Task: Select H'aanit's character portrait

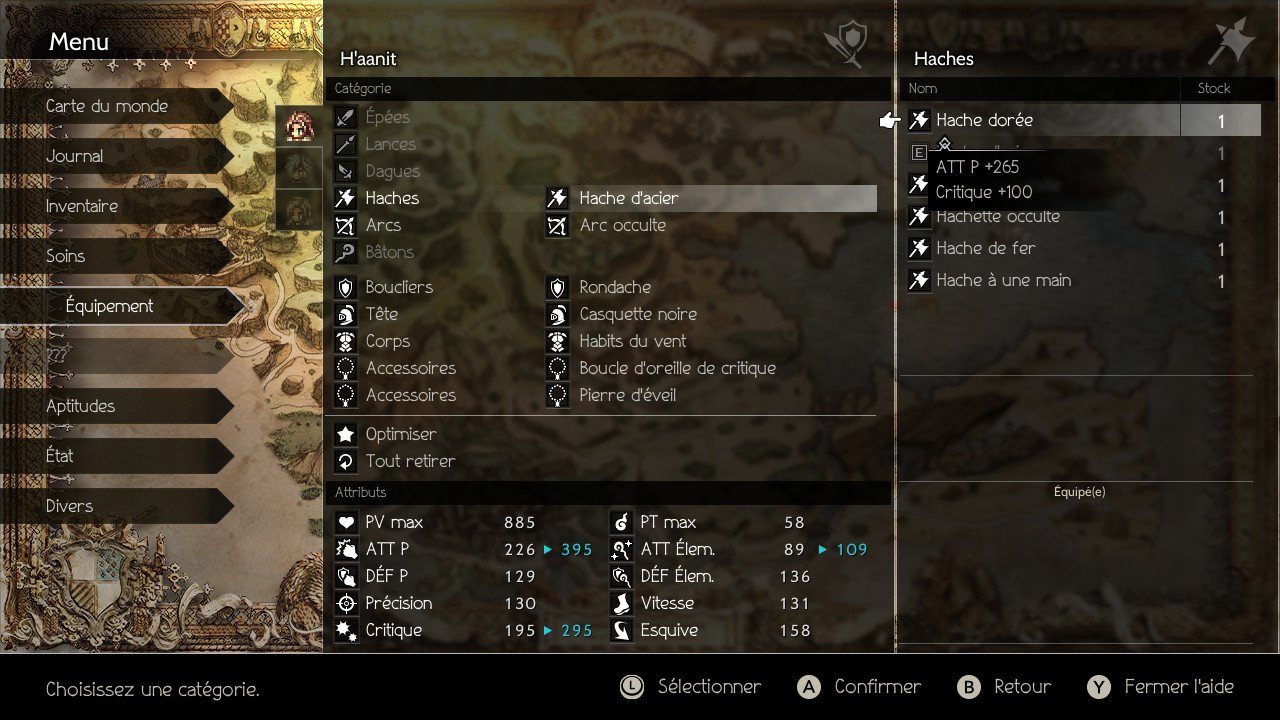Action: click(x=299, y=125)
